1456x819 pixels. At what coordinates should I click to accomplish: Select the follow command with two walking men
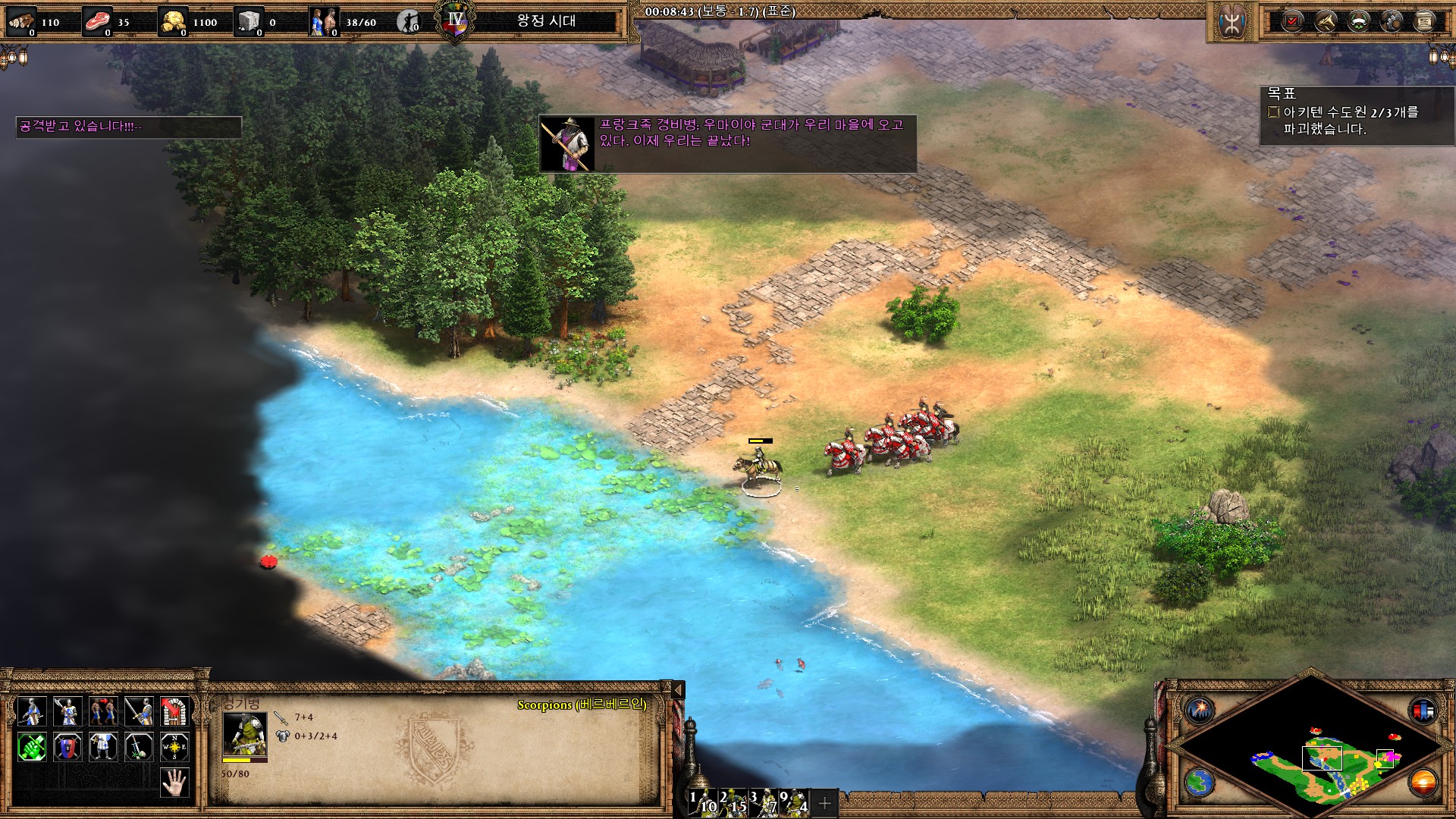pyautogui.click(x=103, y=711)
